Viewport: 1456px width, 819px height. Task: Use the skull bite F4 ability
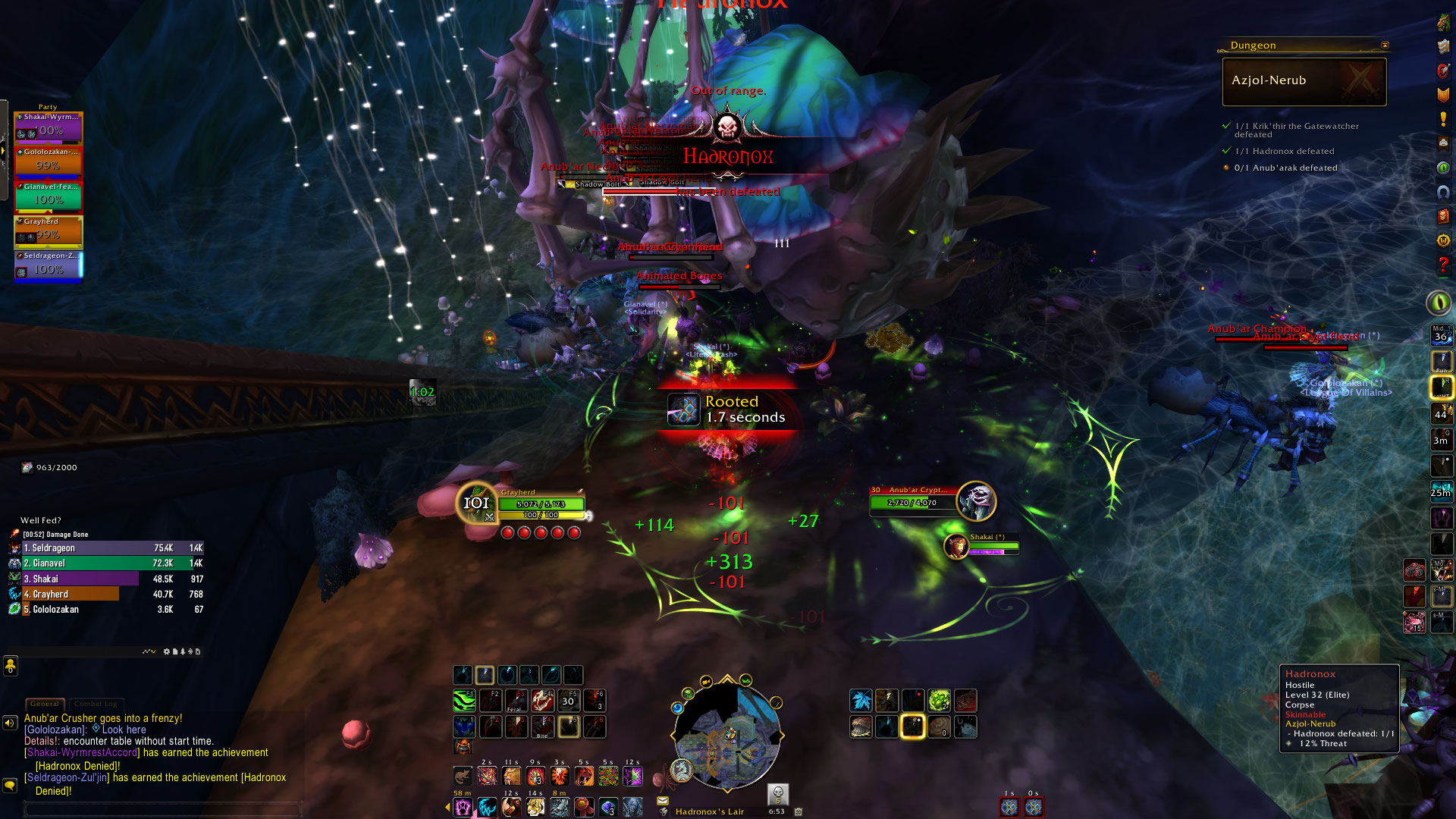(x=541, y=701)
